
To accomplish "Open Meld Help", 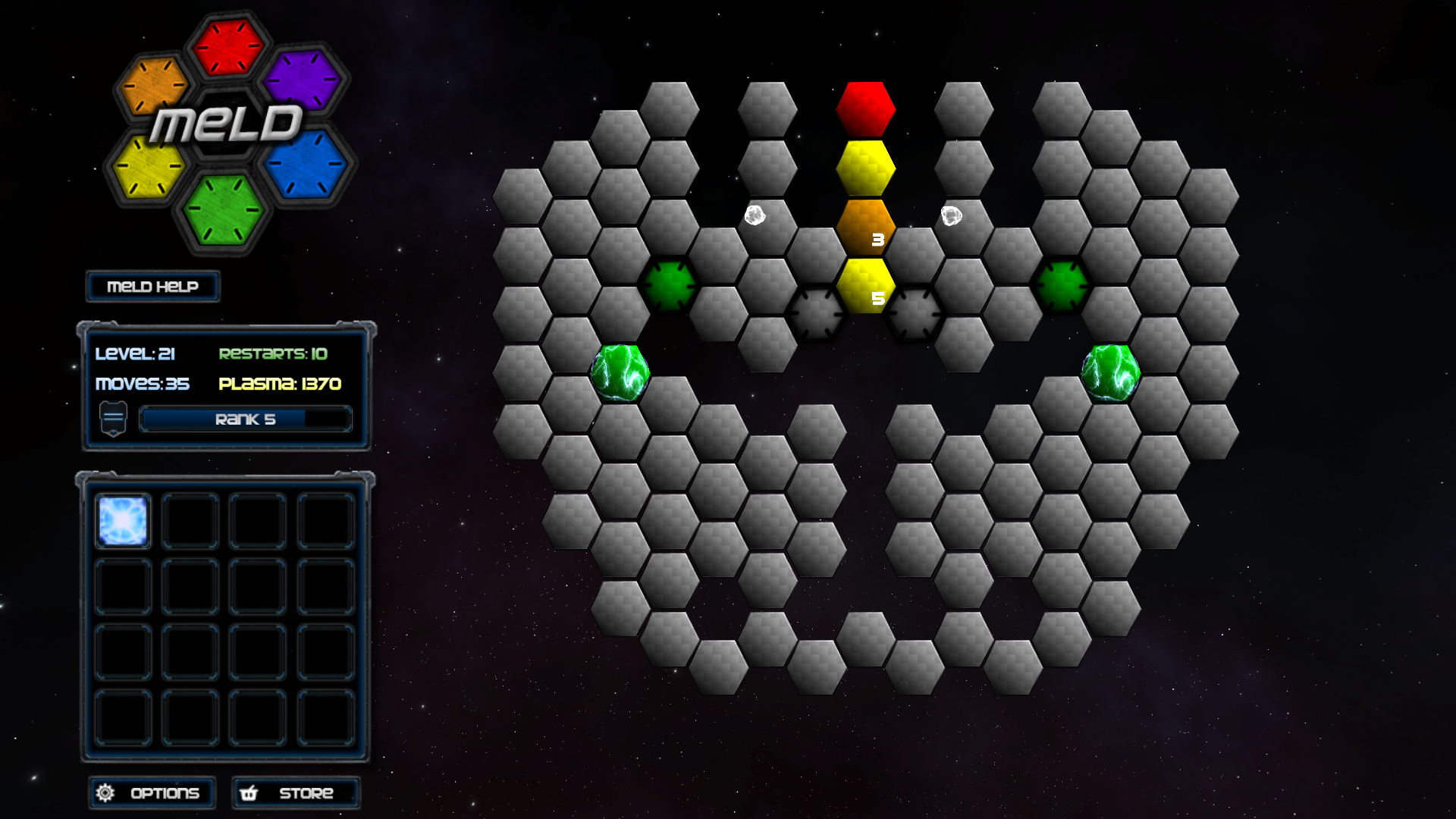I will pos(152,286).
